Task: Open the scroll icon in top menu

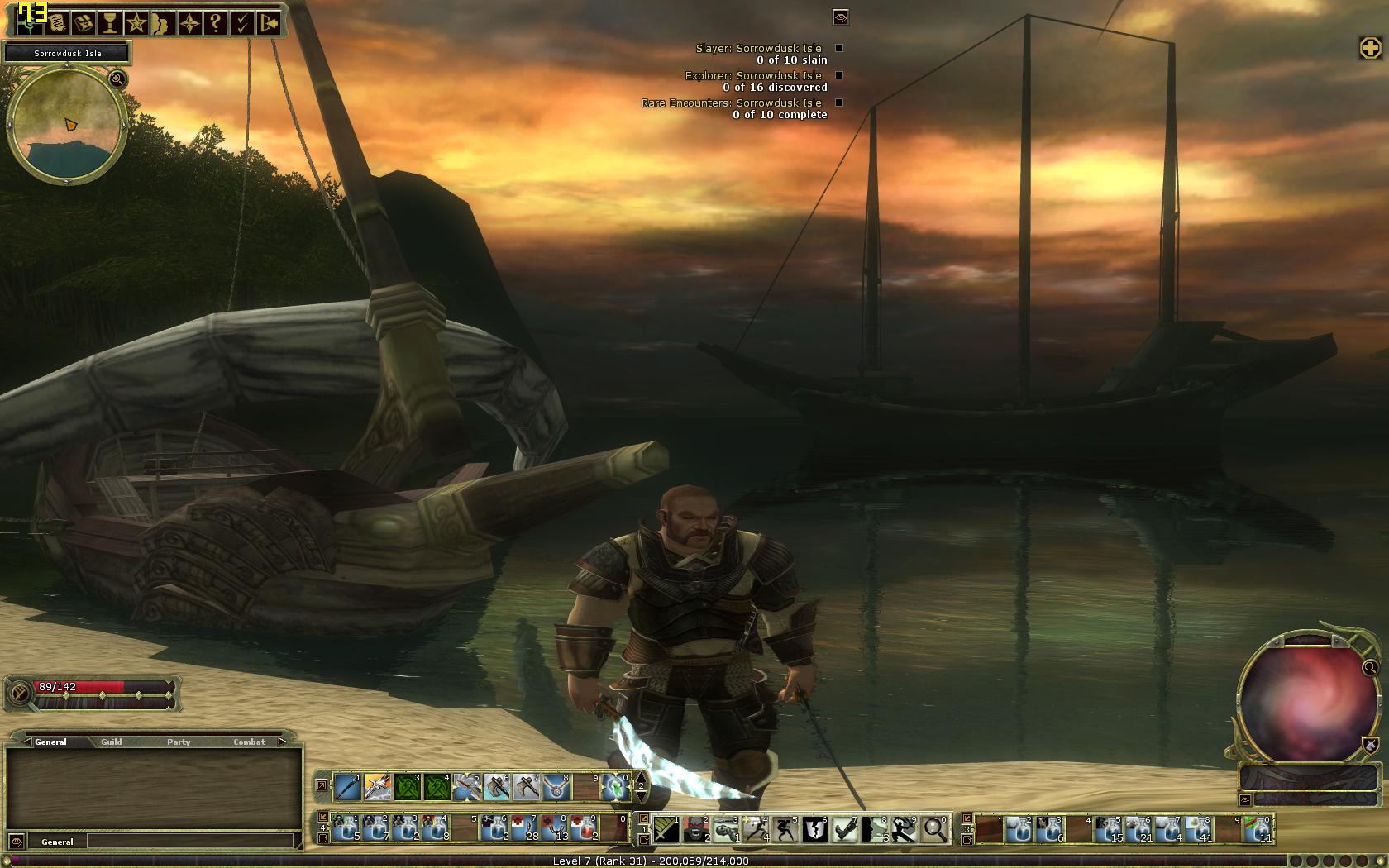Action: pos(57,22)
